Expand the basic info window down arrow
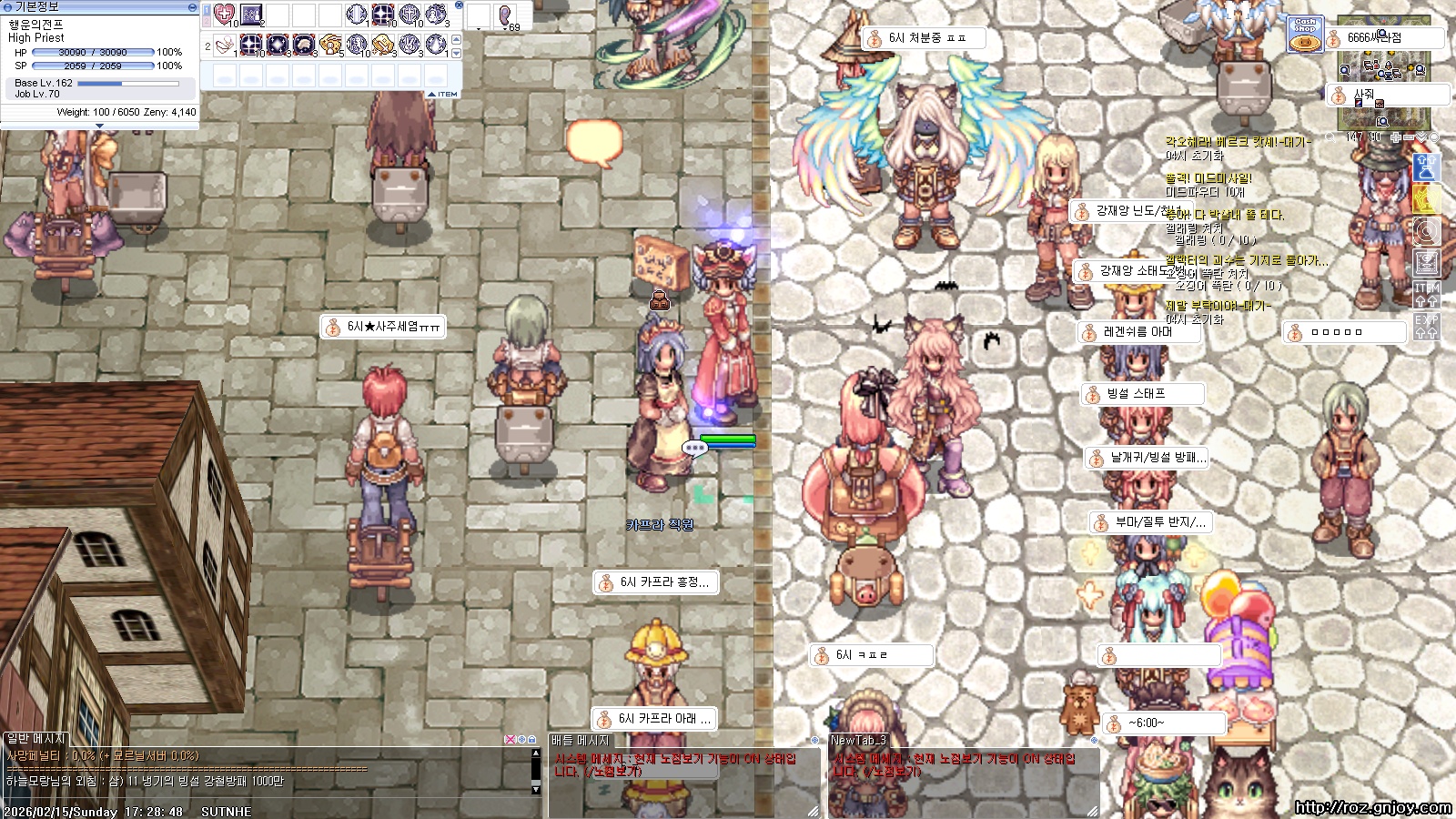1456x819 pixels. pyautogui.click(x=99, y=126)
